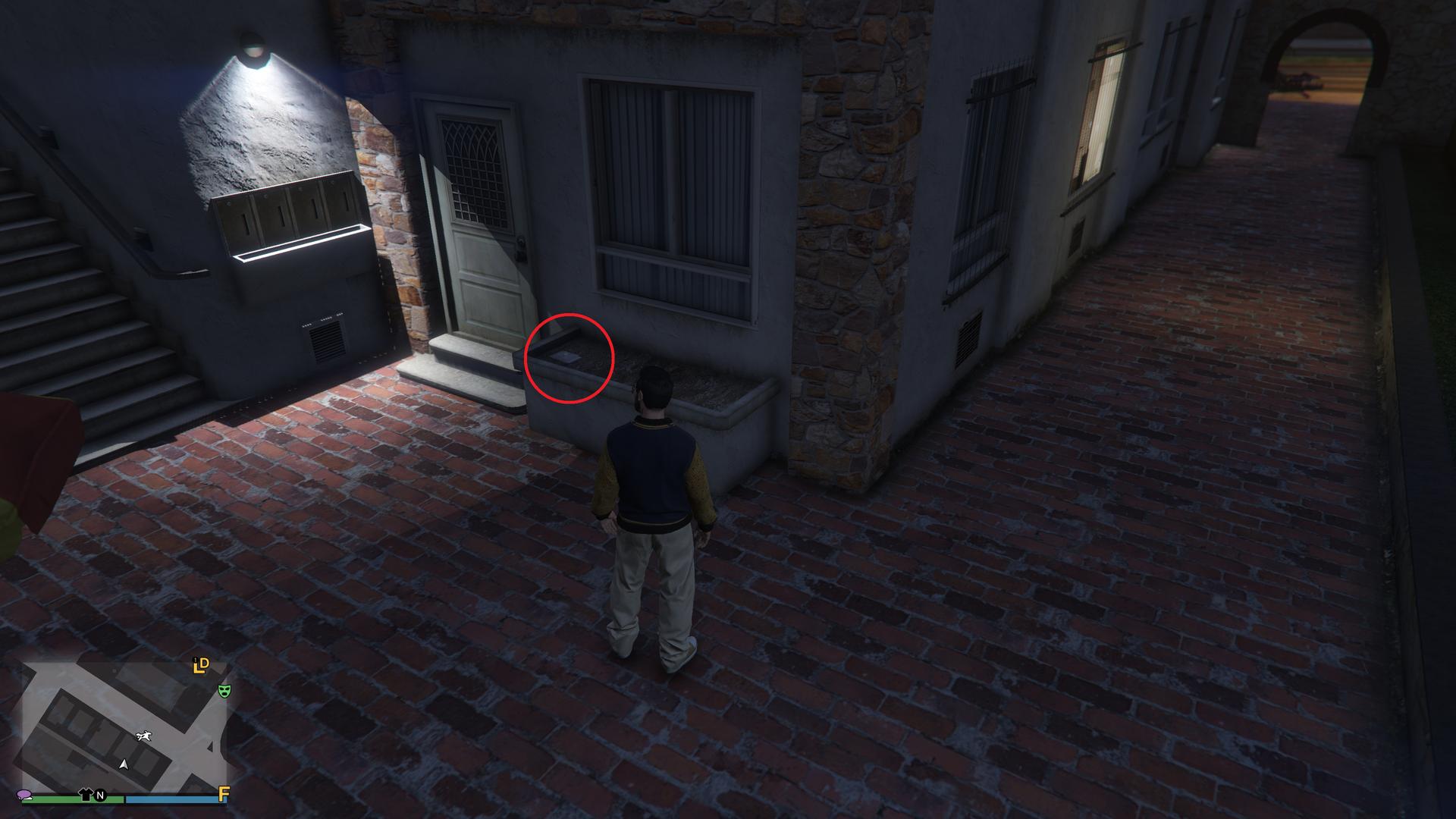Select the white player arrow on minimap
The image size is (1456, 819).
124,764
